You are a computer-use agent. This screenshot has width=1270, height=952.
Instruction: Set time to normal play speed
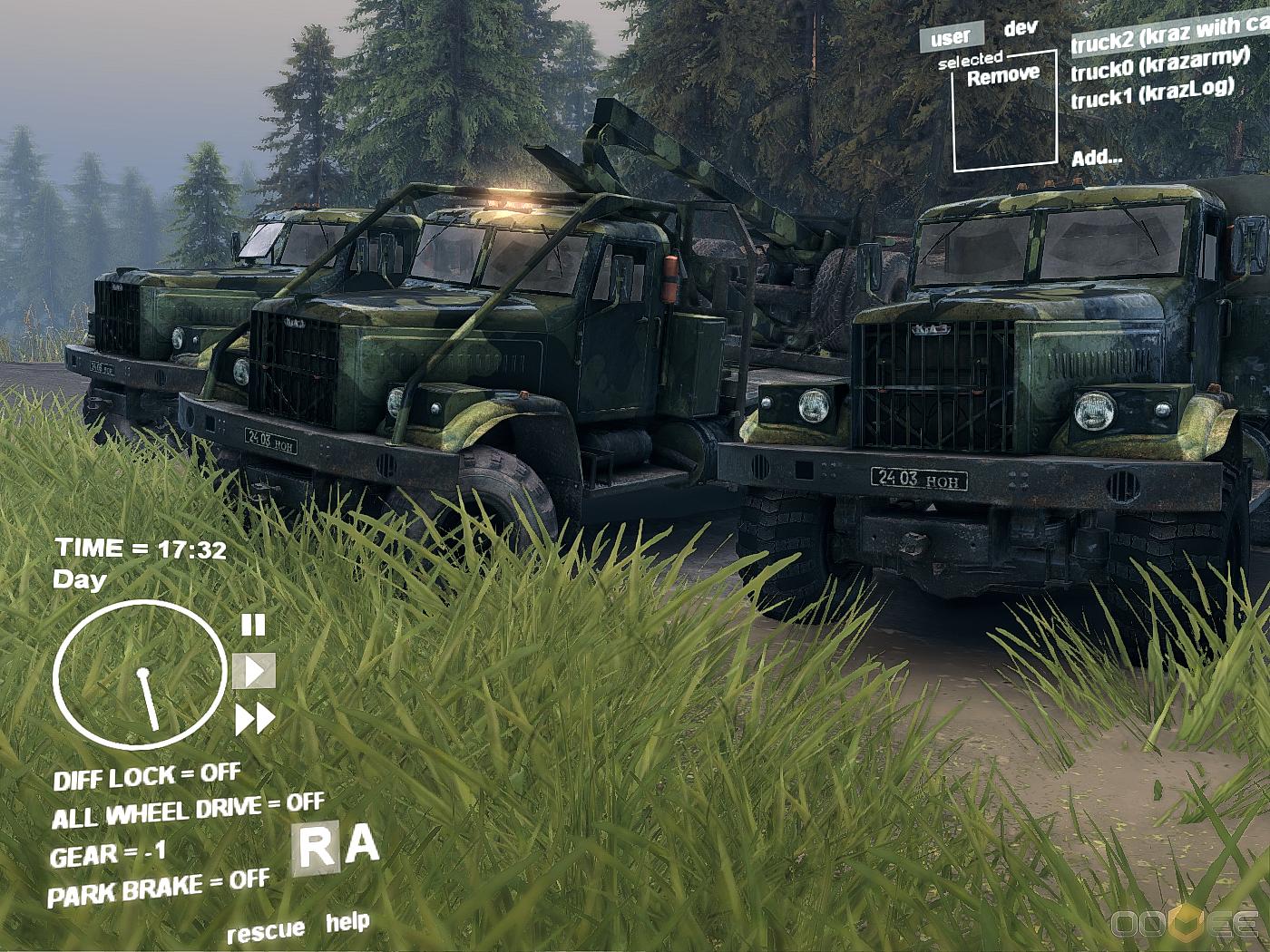point(254,671)
